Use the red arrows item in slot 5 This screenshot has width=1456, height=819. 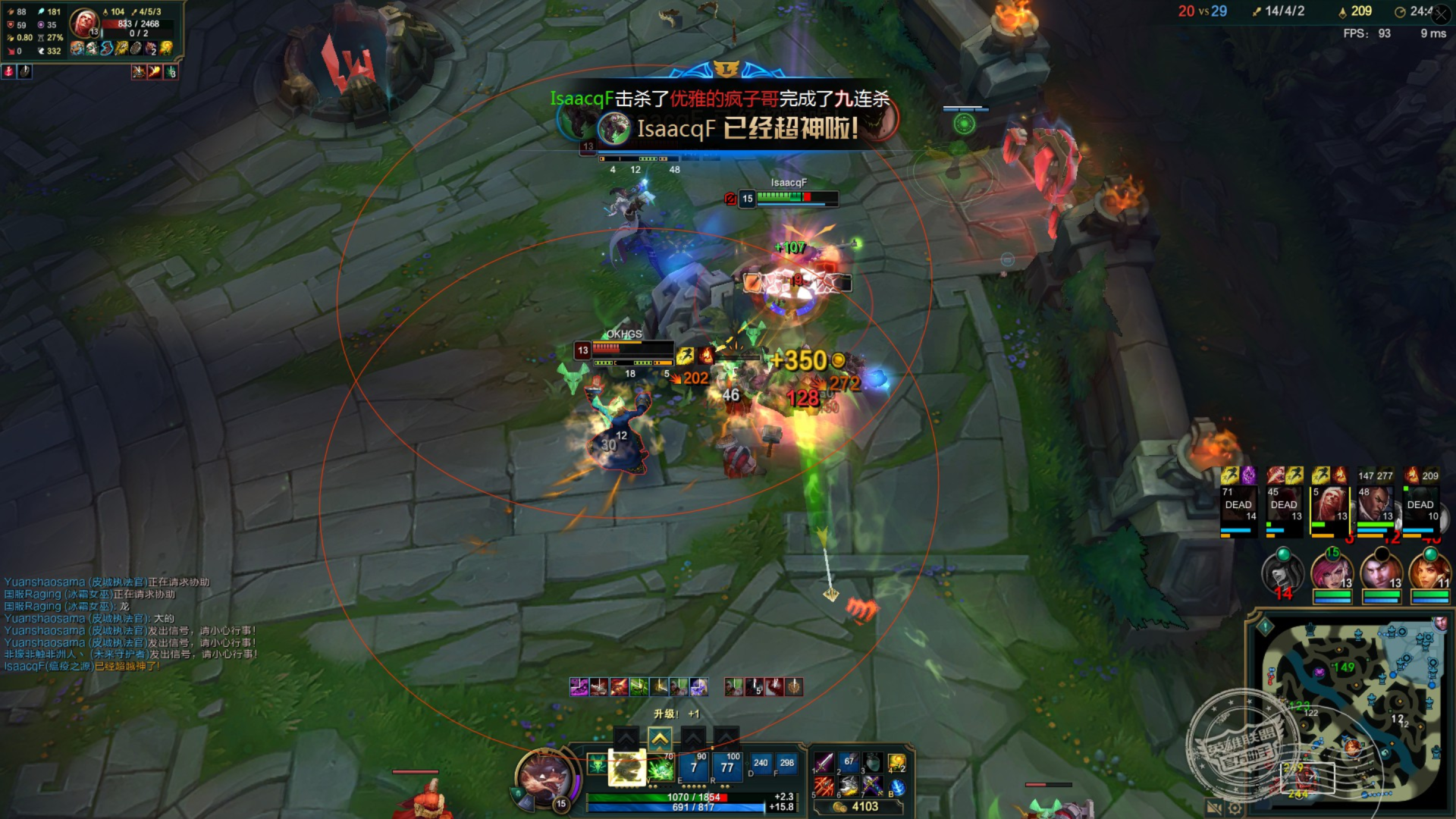tap(824, 786)
